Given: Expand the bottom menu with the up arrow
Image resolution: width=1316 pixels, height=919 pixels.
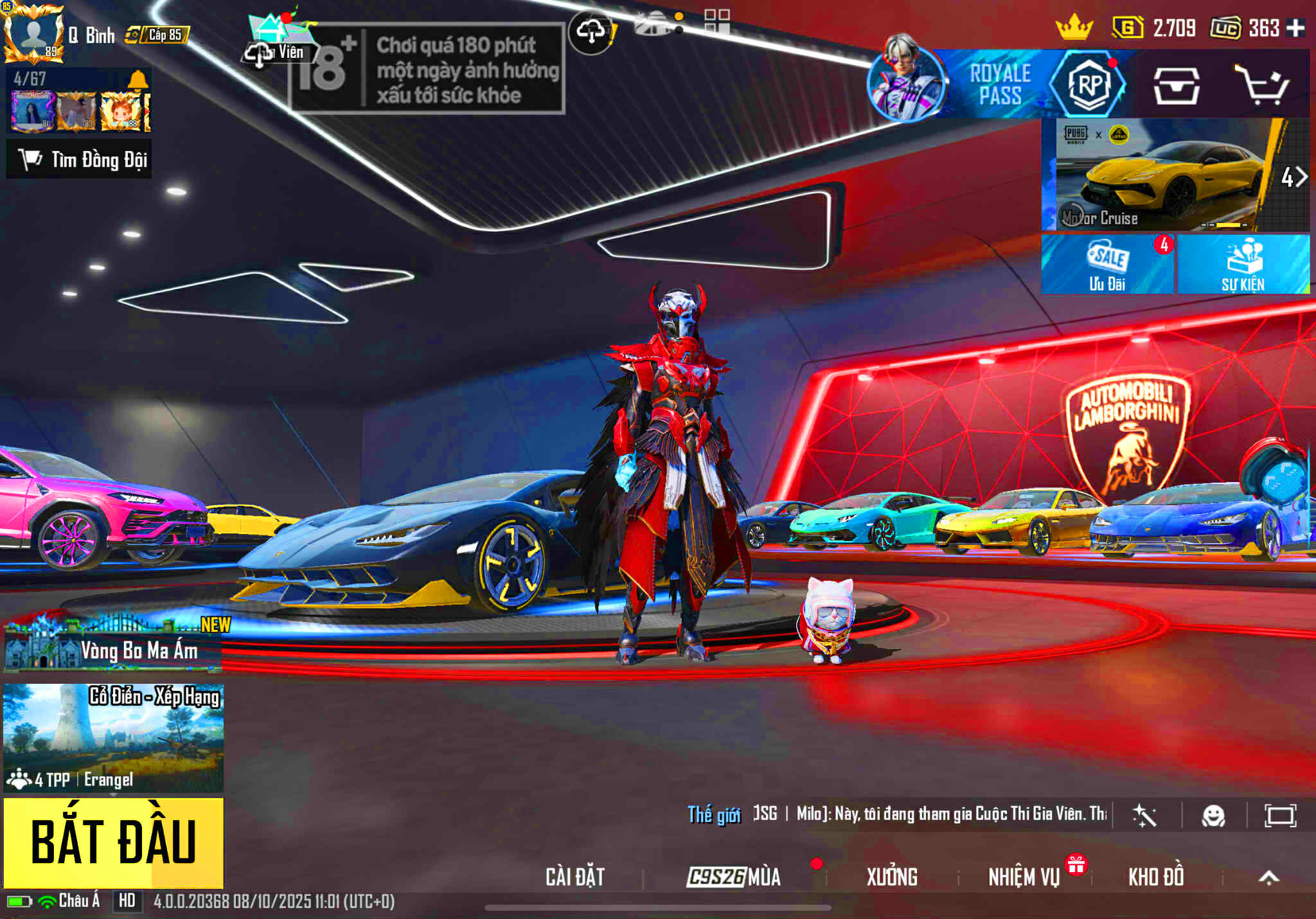Looking at the screenshot, I should pyautogui.click(x=1268, y=878).
